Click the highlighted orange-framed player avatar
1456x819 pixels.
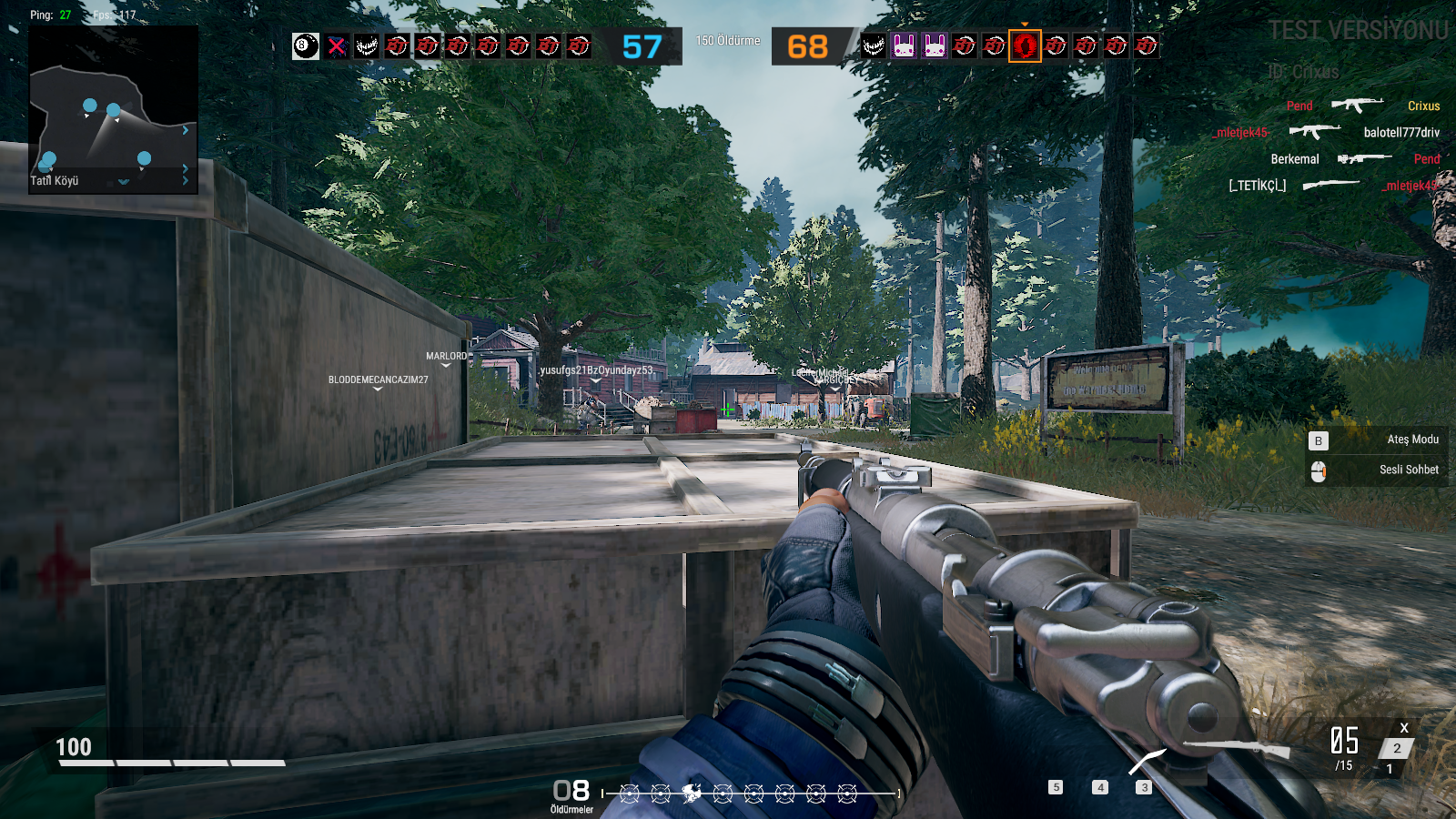click(x=1025, y=45)
